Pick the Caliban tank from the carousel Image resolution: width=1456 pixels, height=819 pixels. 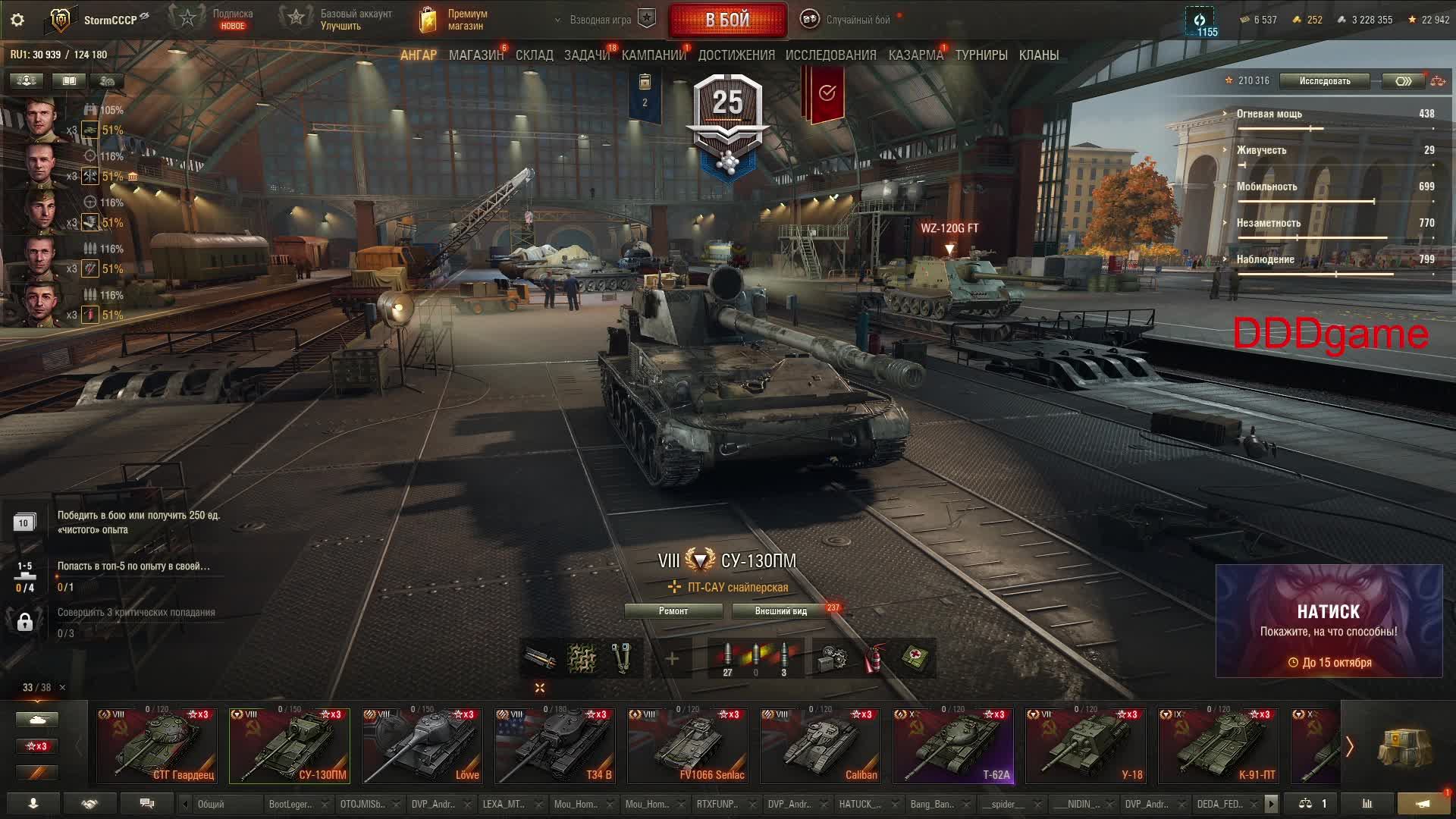[x=820, y=745]
